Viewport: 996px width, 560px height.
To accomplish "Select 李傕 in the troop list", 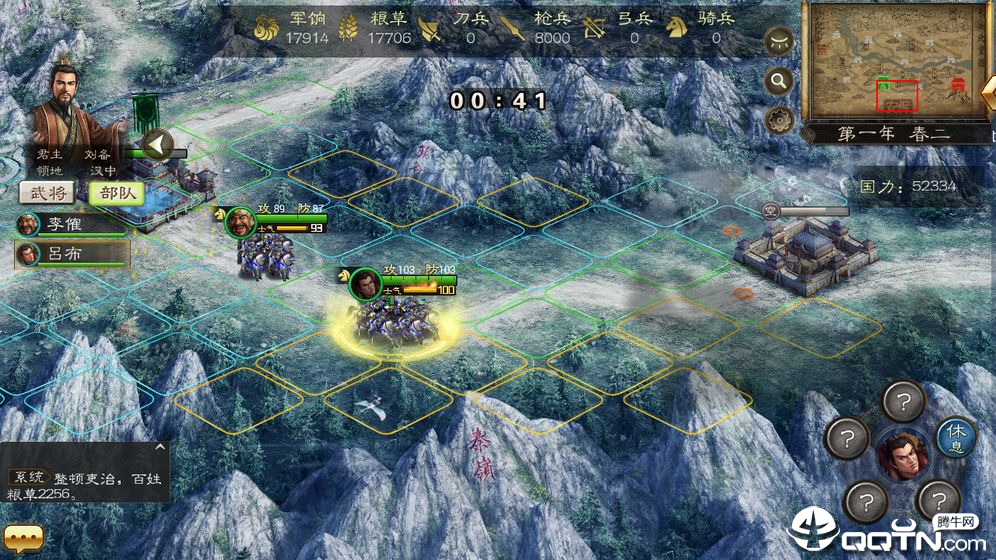I will (72, 224).
